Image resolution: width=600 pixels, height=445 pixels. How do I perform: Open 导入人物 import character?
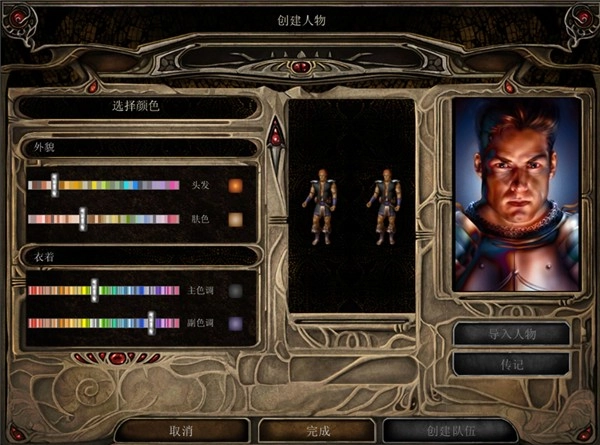(x=511, y=333)
